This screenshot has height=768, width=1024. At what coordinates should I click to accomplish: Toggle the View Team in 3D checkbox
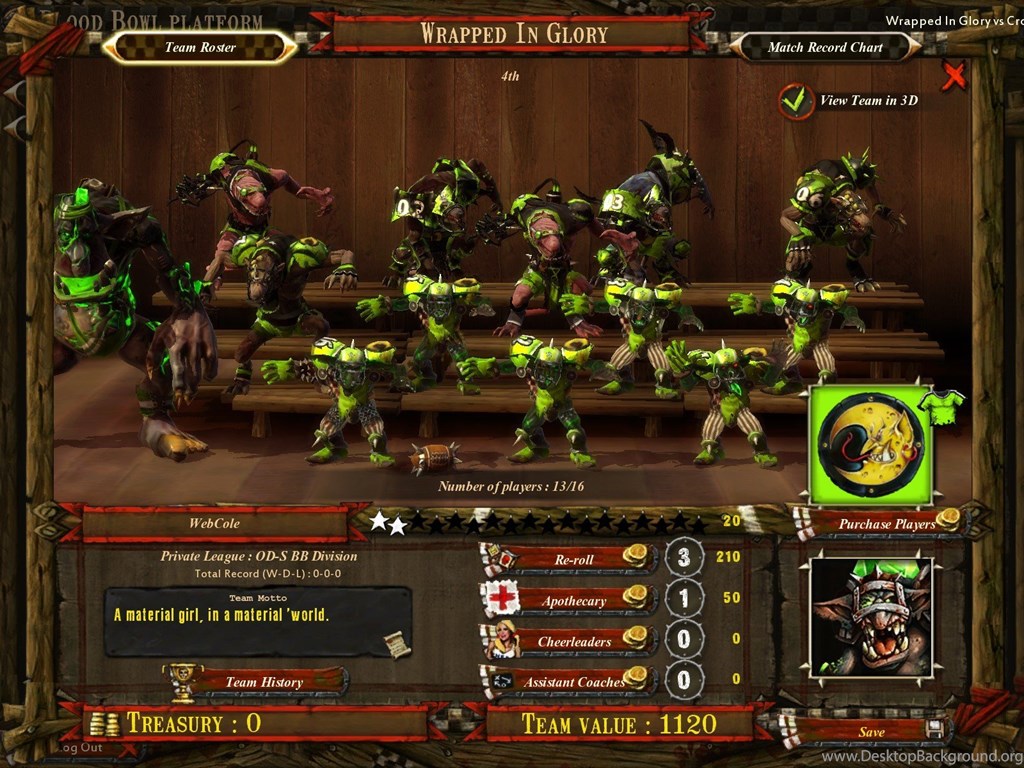[796, 101]
